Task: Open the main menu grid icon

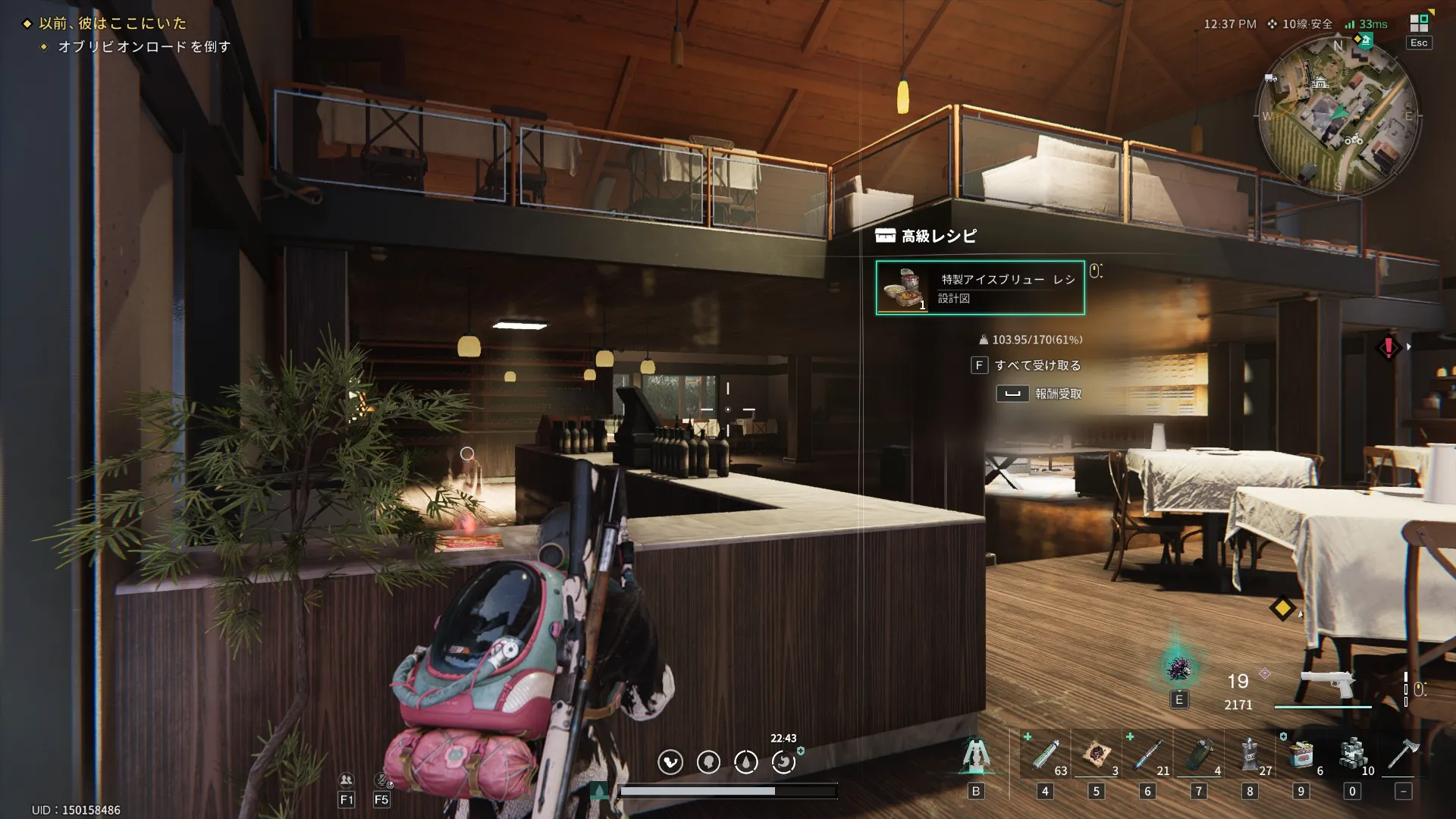Action: [1419, 24]
